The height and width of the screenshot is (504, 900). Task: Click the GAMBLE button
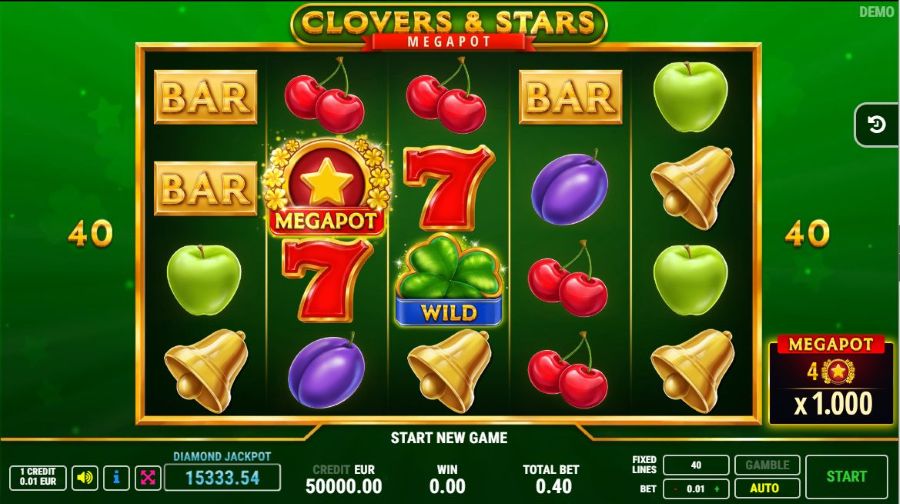(767, 465)
